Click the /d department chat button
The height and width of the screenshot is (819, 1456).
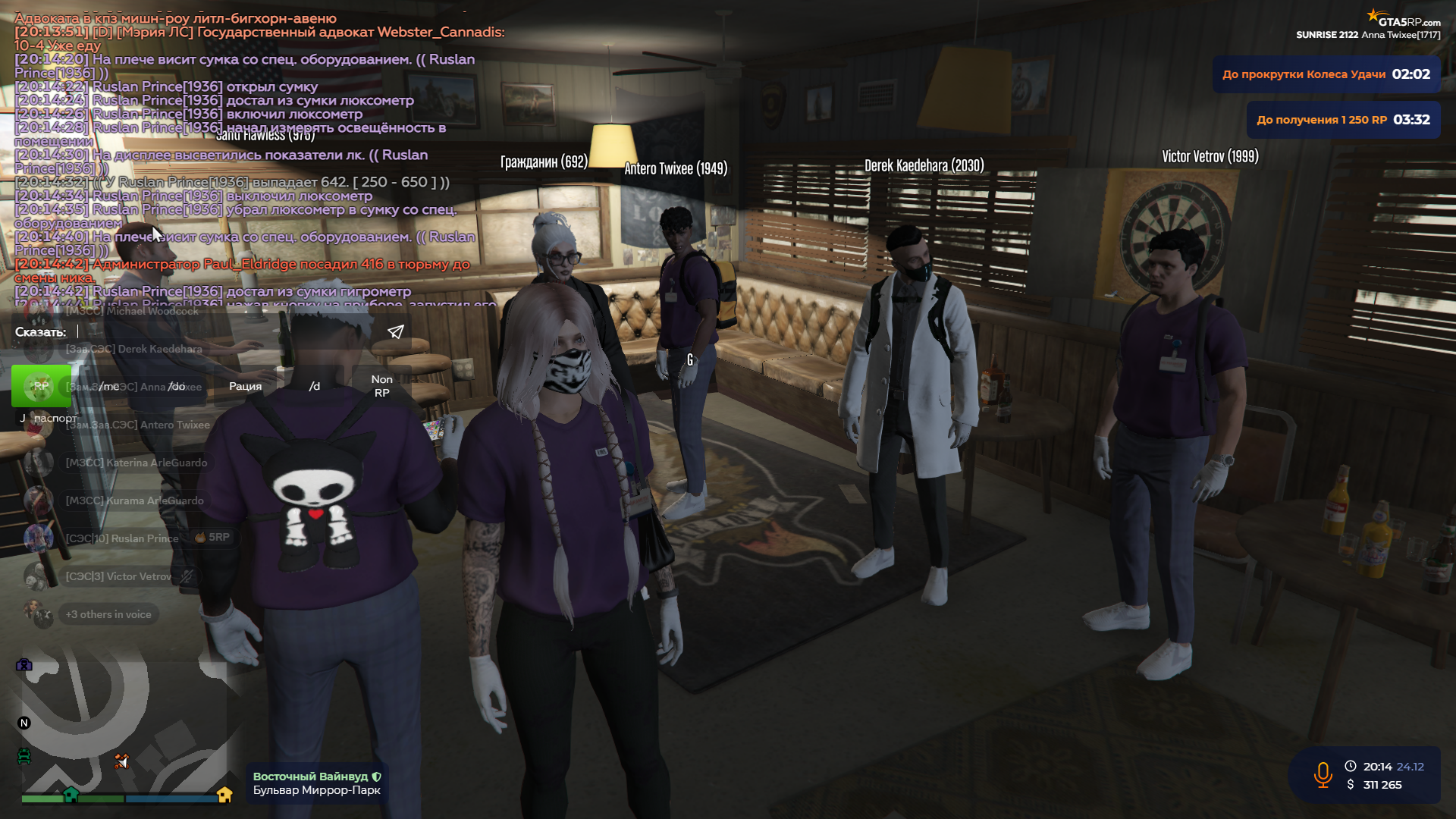(314, 386)
